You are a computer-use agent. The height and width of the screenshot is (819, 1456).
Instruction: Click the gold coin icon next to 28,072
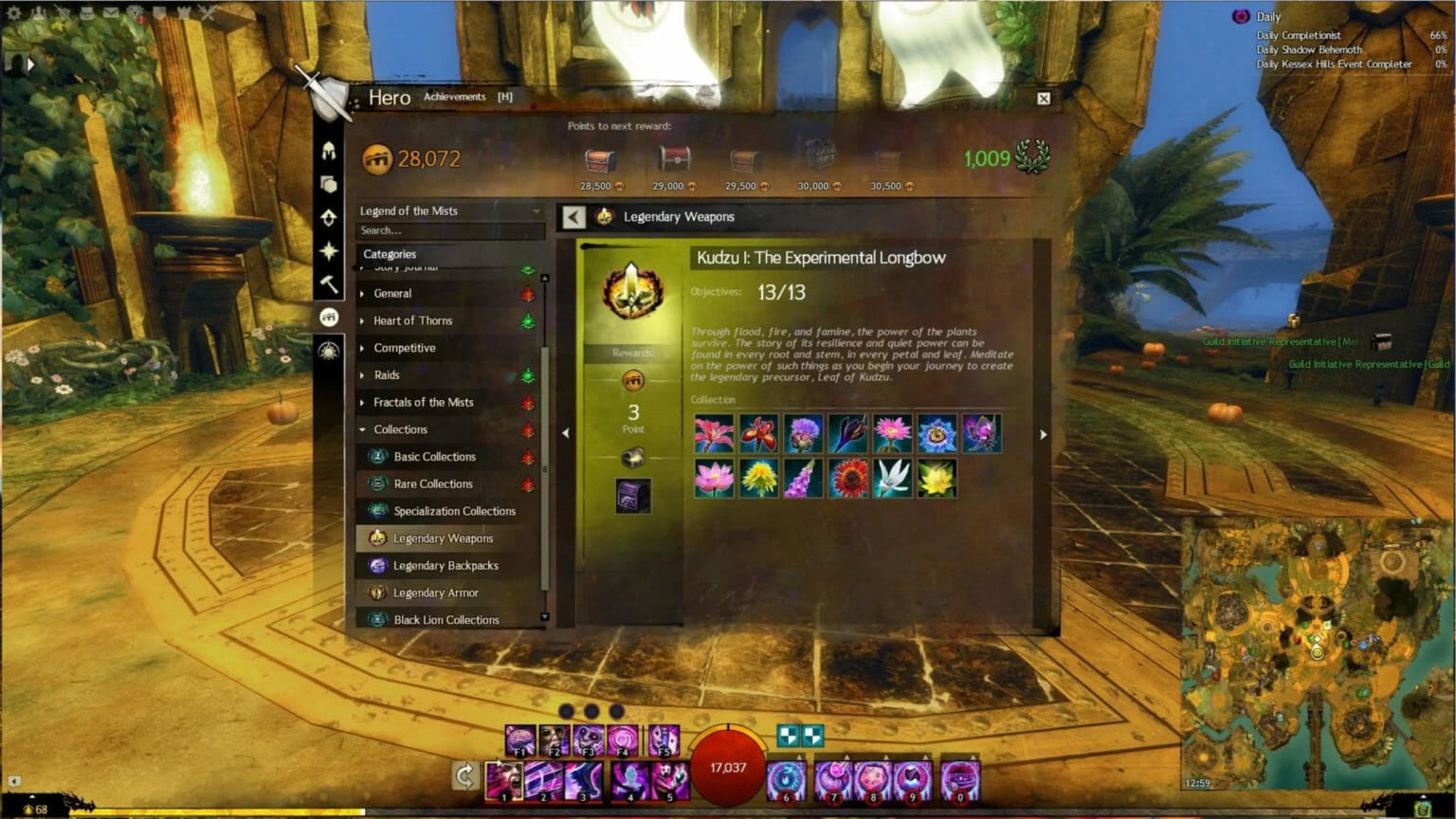click(x=377, y=157)
